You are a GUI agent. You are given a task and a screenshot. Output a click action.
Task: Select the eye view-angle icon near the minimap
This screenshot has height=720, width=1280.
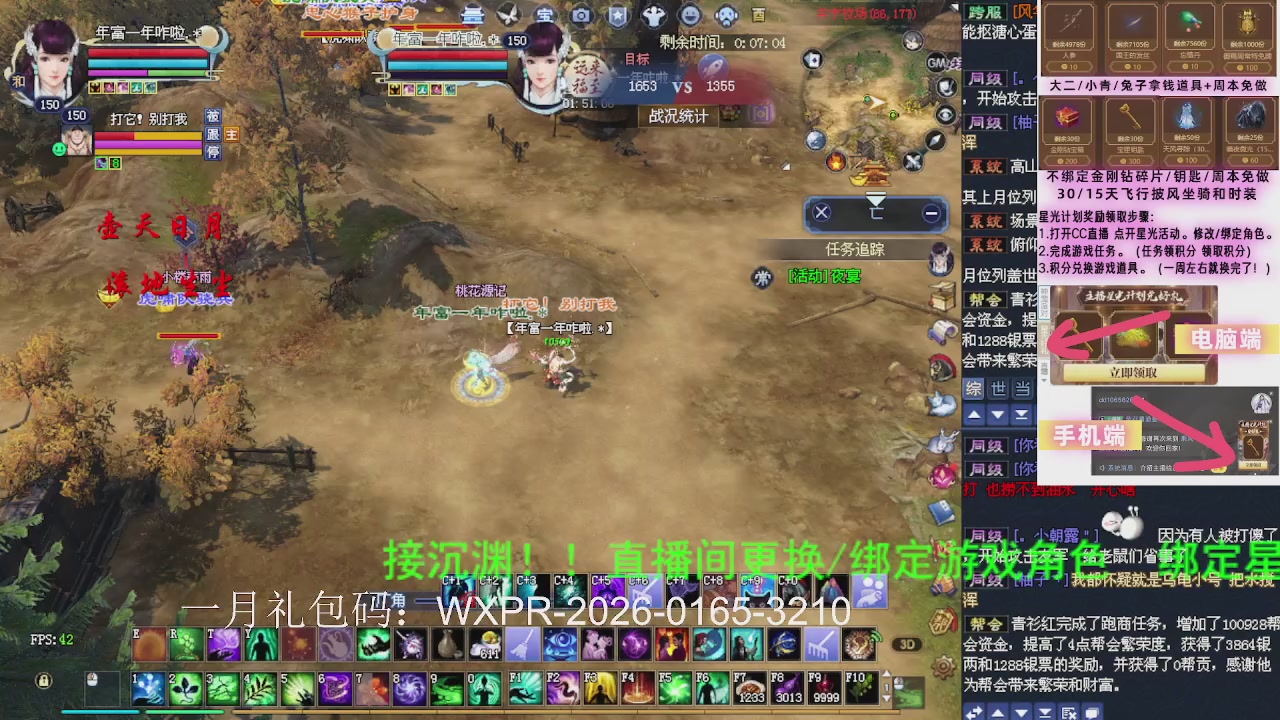click(x=945, y=115)
